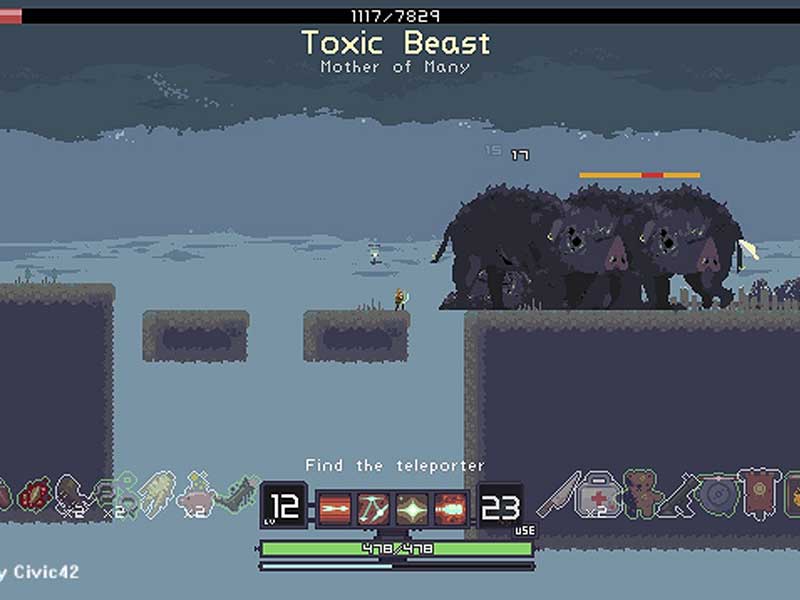
Task: Pick the black launcher tube item
Action: point(679,493)
